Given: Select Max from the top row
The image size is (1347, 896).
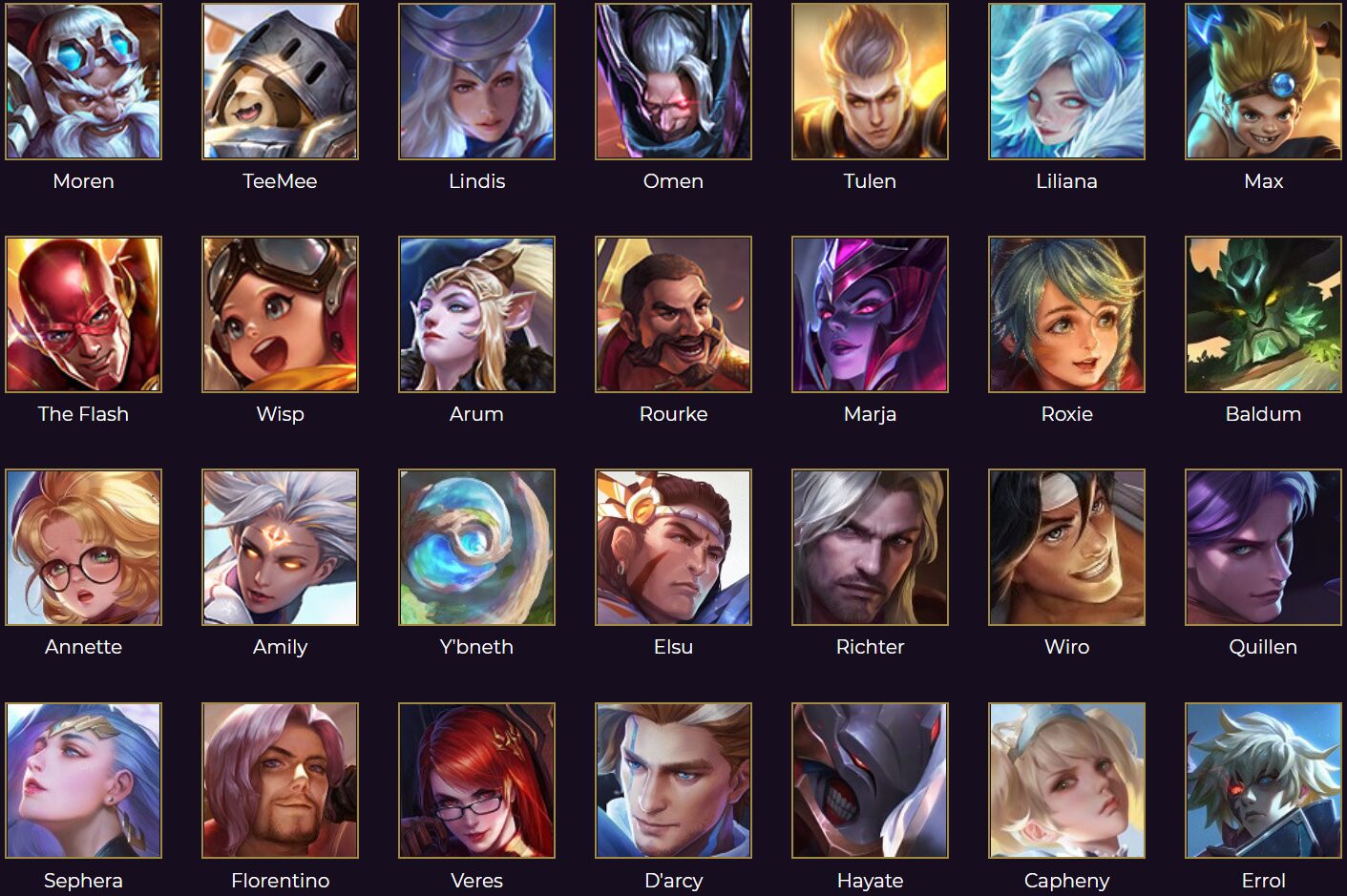Looking at the screenshot, I should coord(1263,81).
